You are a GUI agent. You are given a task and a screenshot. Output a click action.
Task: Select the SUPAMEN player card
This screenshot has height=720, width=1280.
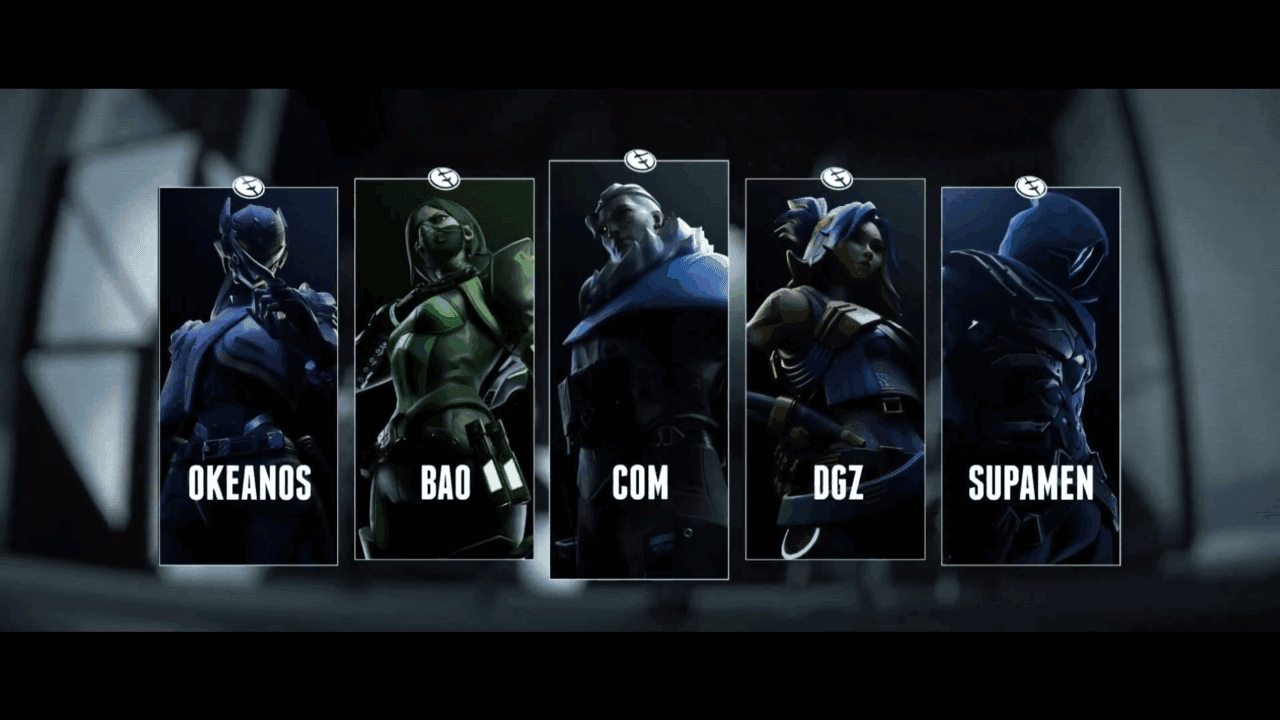(1030, 376)
